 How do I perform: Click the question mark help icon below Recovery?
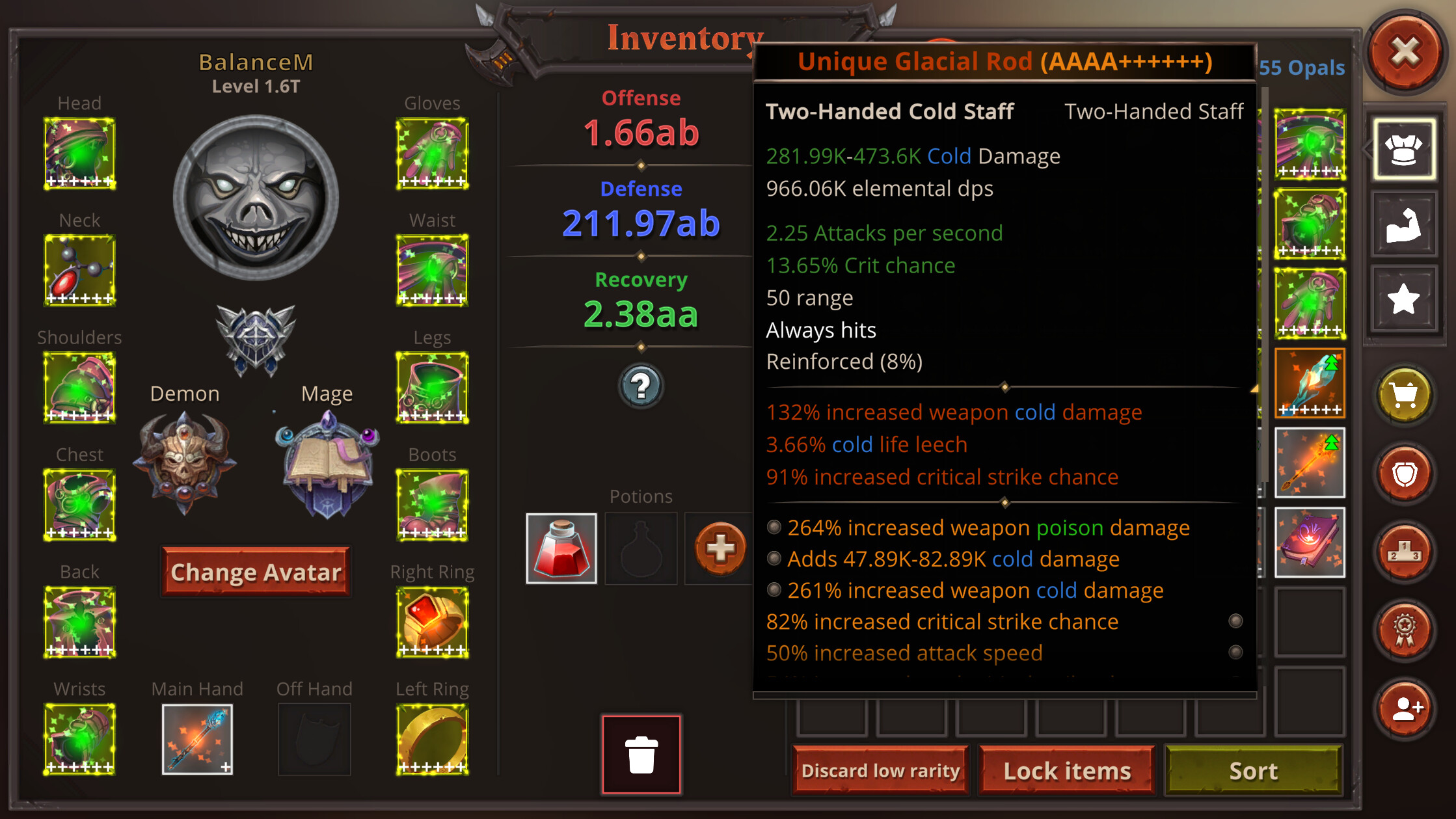pos(641,386)
